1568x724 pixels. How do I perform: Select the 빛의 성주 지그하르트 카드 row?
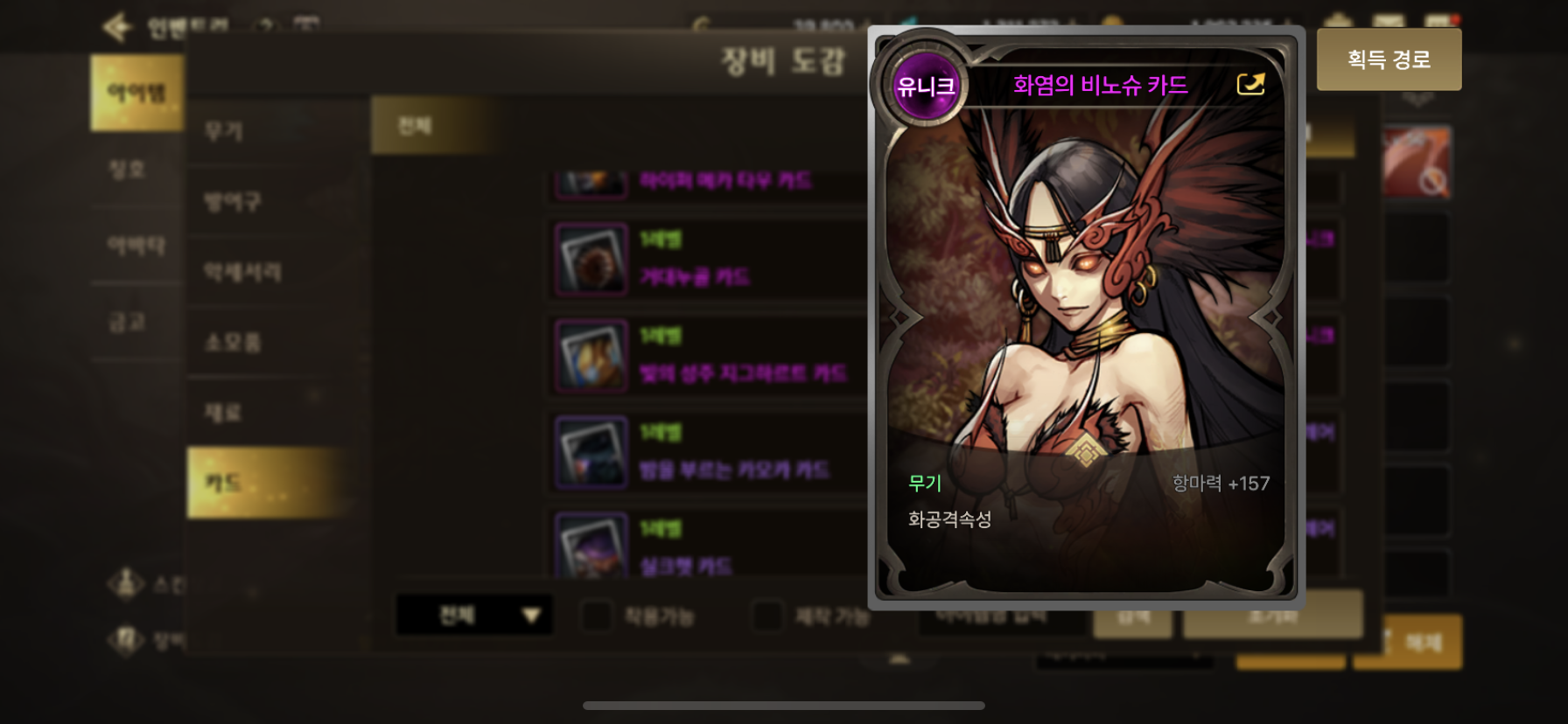(x=709, y=356)
